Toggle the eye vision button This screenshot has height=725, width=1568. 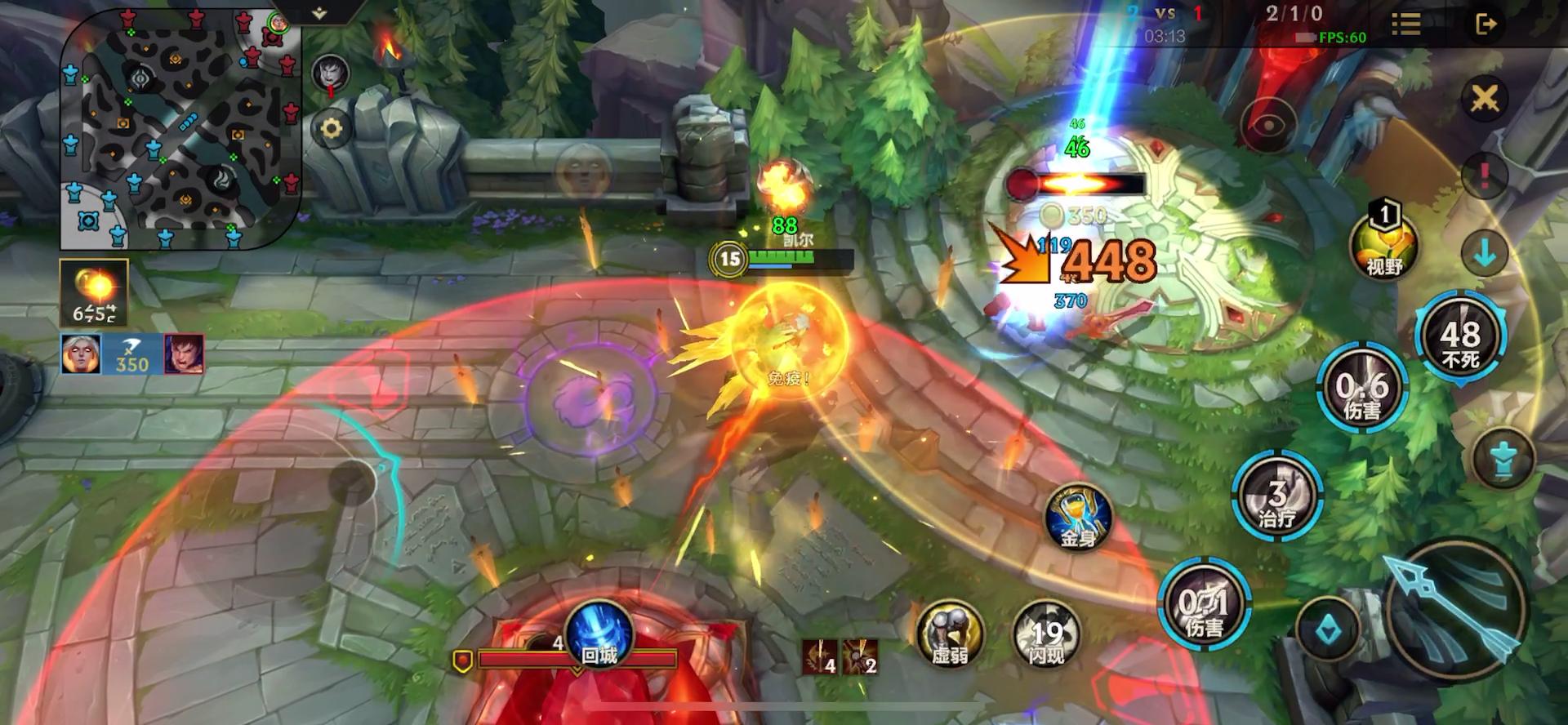coord(1269,125)
